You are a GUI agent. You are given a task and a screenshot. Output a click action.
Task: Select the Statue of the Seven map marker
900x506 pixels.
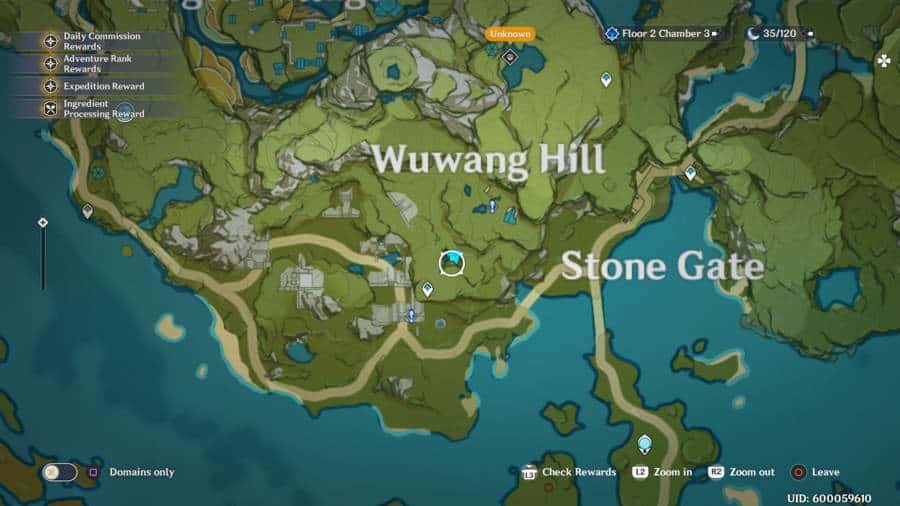[645, 443]
